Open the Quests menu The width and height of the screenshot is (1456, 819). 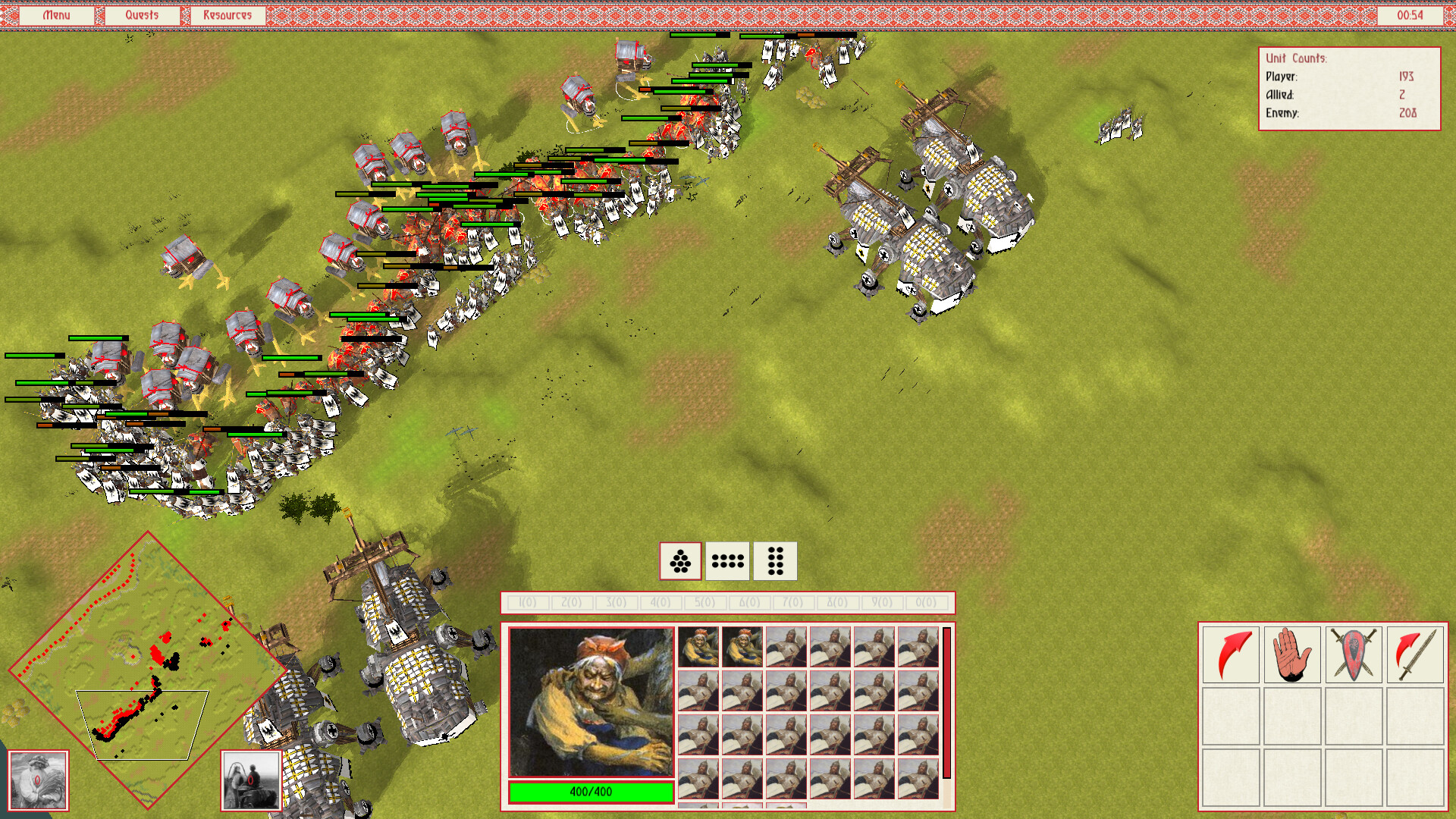(x=143, y=14)
